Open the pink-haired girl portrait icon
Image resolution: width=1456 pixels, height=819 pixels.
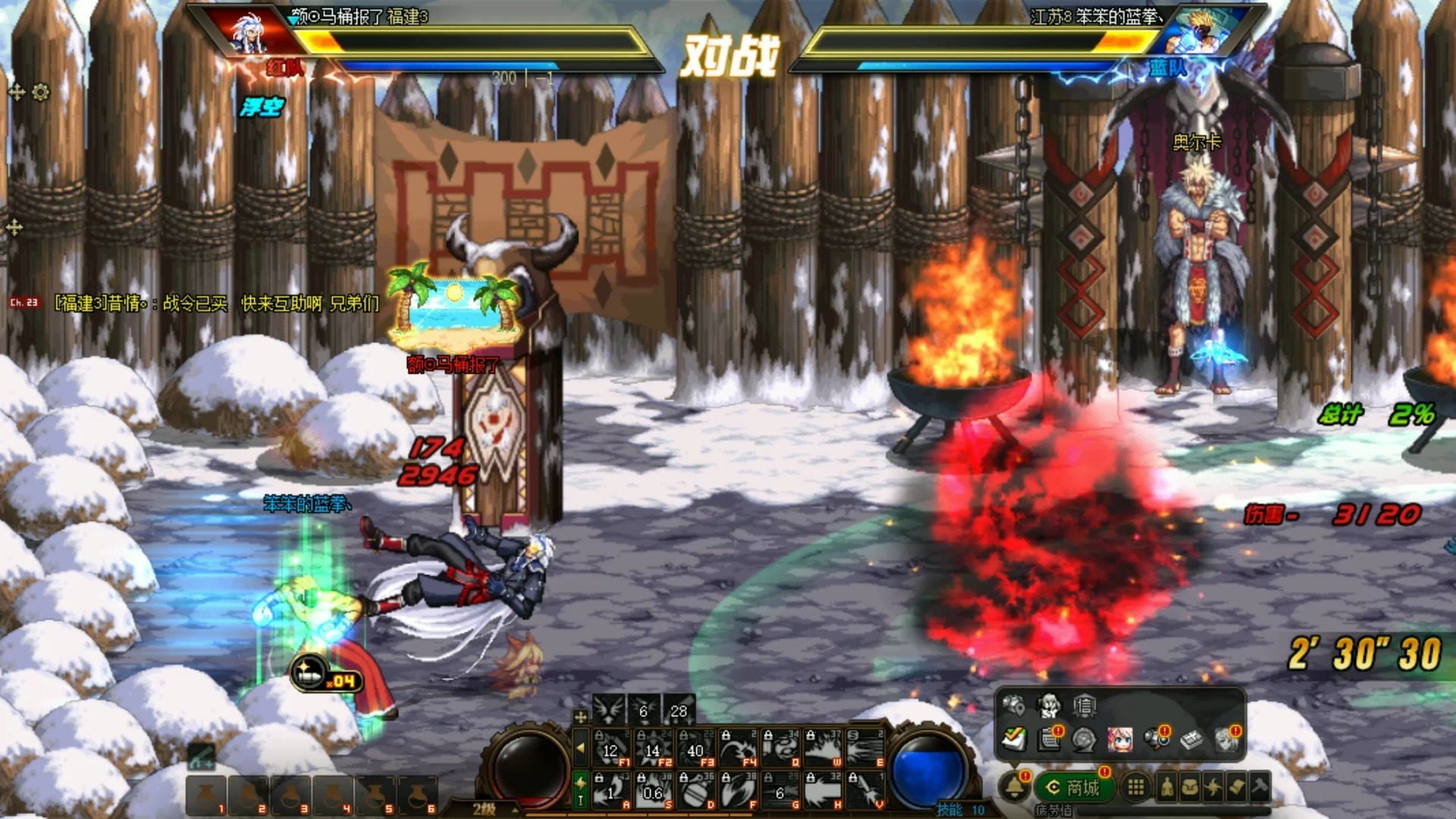1120,739
